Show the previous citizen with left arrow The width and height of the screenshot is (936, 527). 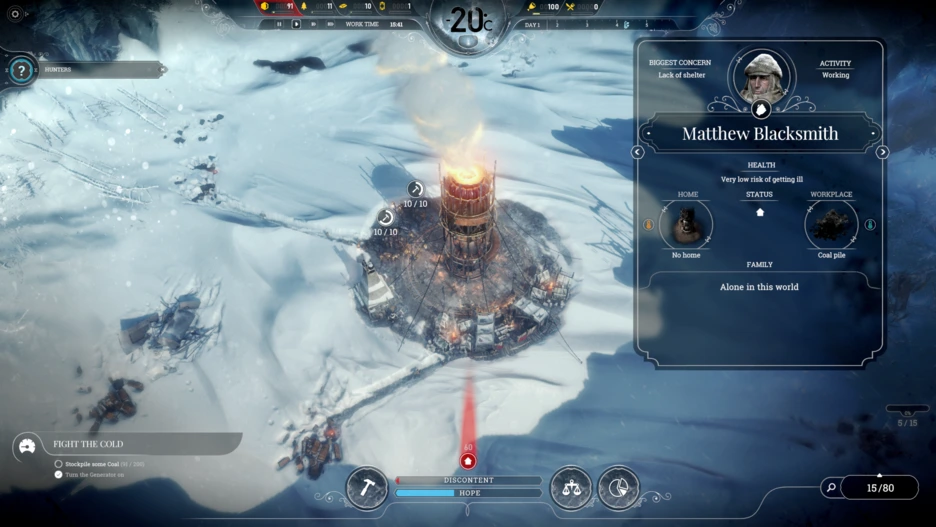638,152
